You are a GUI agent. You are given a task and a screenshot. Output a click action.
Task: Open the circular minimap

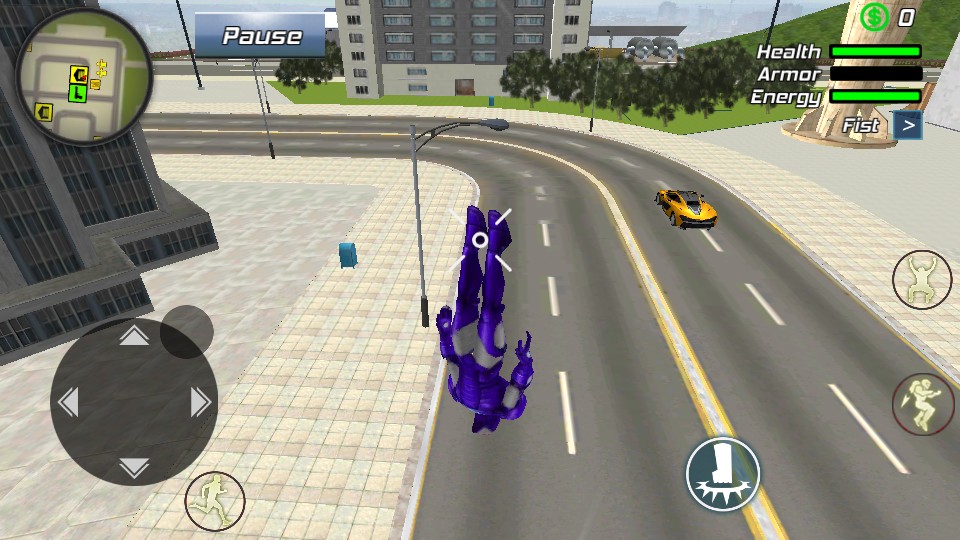[84, 77]
